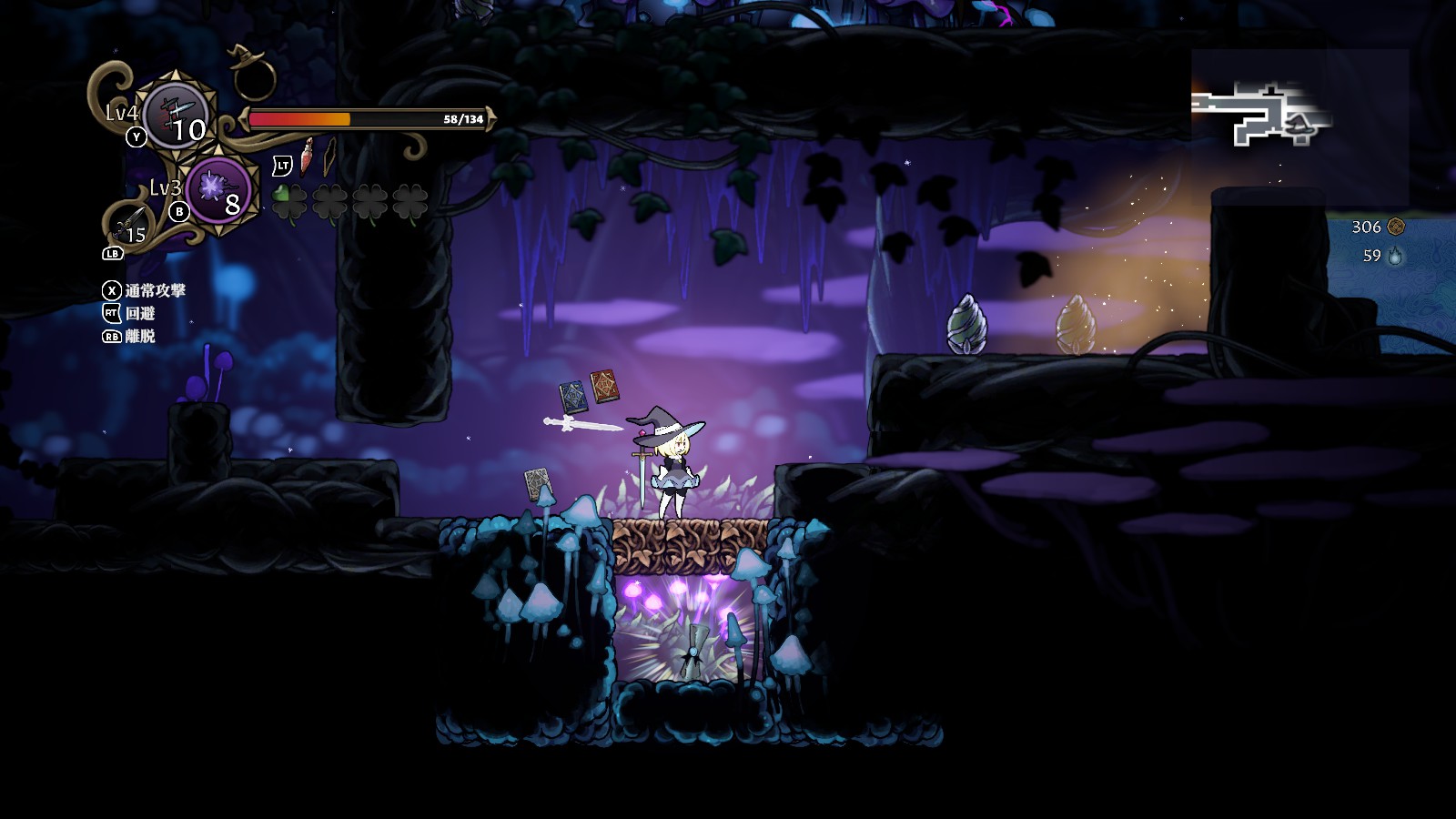Screen dimensions: 1456x819
Task: Click the witch hat ring emblem
Action: 252,72
